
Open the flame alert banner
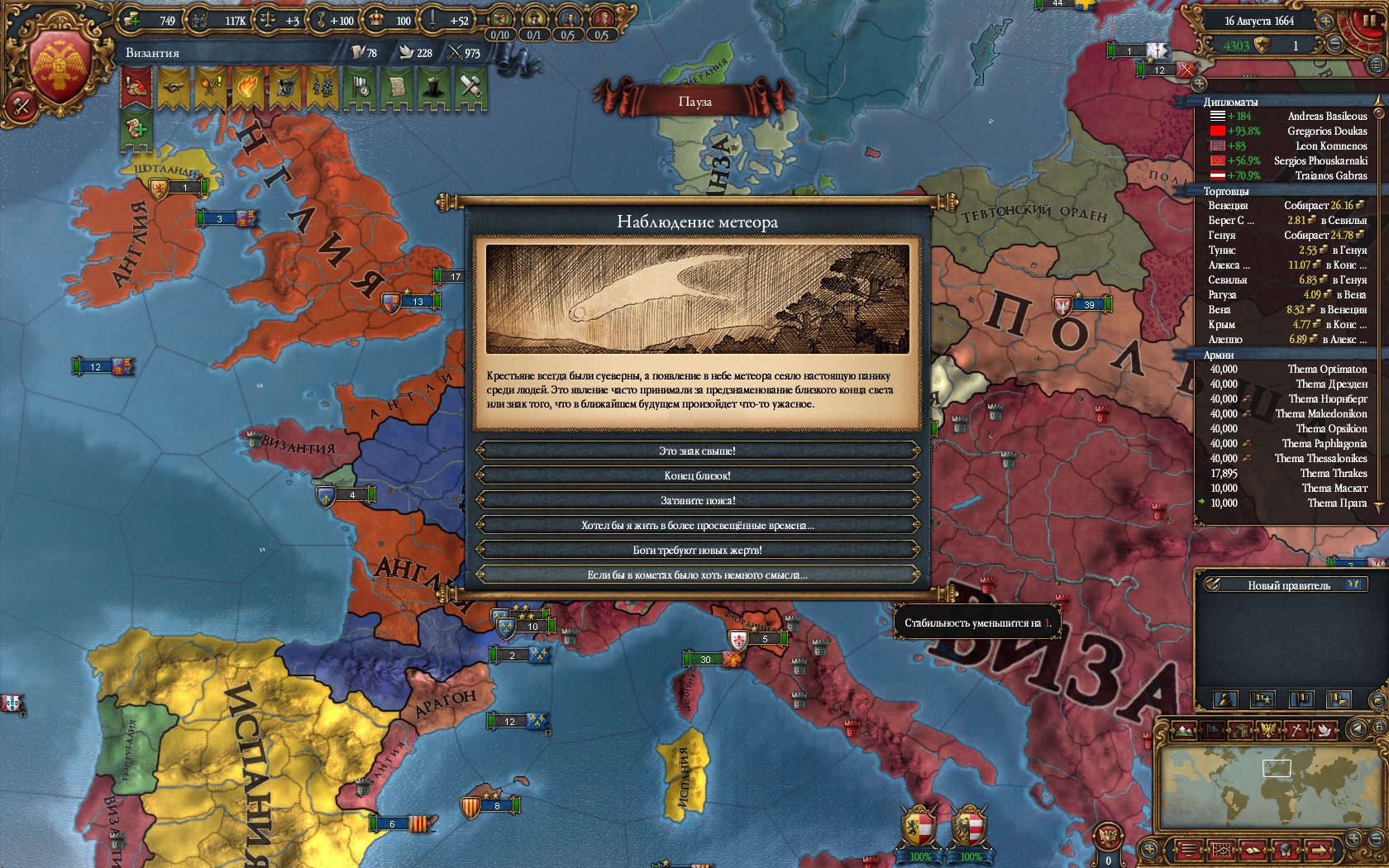[x=246, y=88]
